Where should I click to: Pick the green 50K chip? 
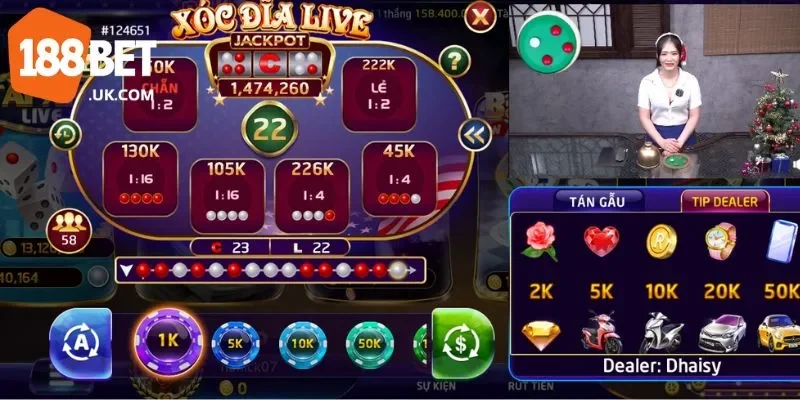[x=371, y=343]
